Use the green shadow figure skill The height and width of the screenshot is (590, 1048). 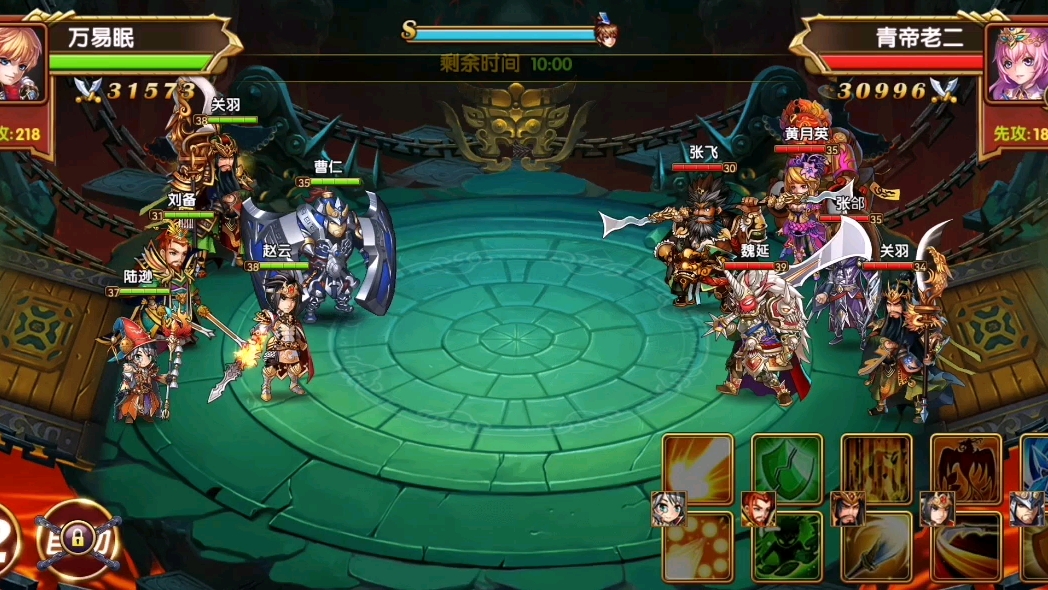coord(786,547)
